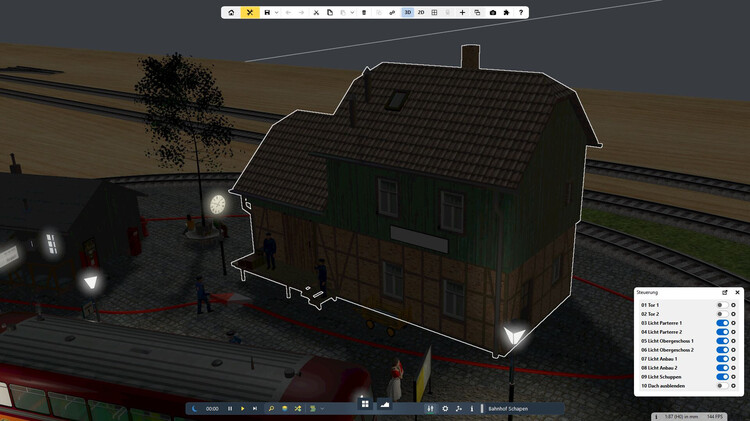Activate the 3D view mode
This screenshot has width=750, height=421.
point(407,12)
